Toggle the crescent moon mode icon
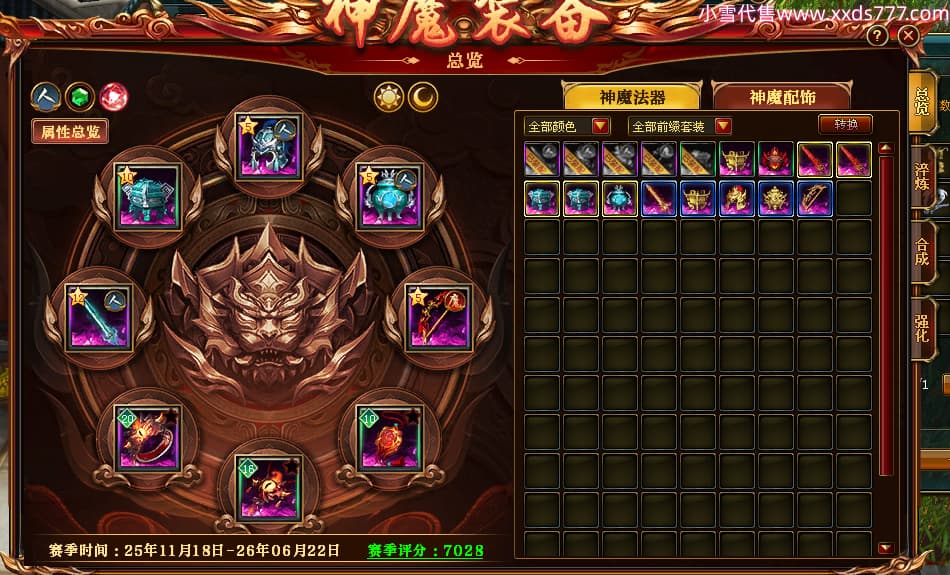950x575 pixels. 423,97
